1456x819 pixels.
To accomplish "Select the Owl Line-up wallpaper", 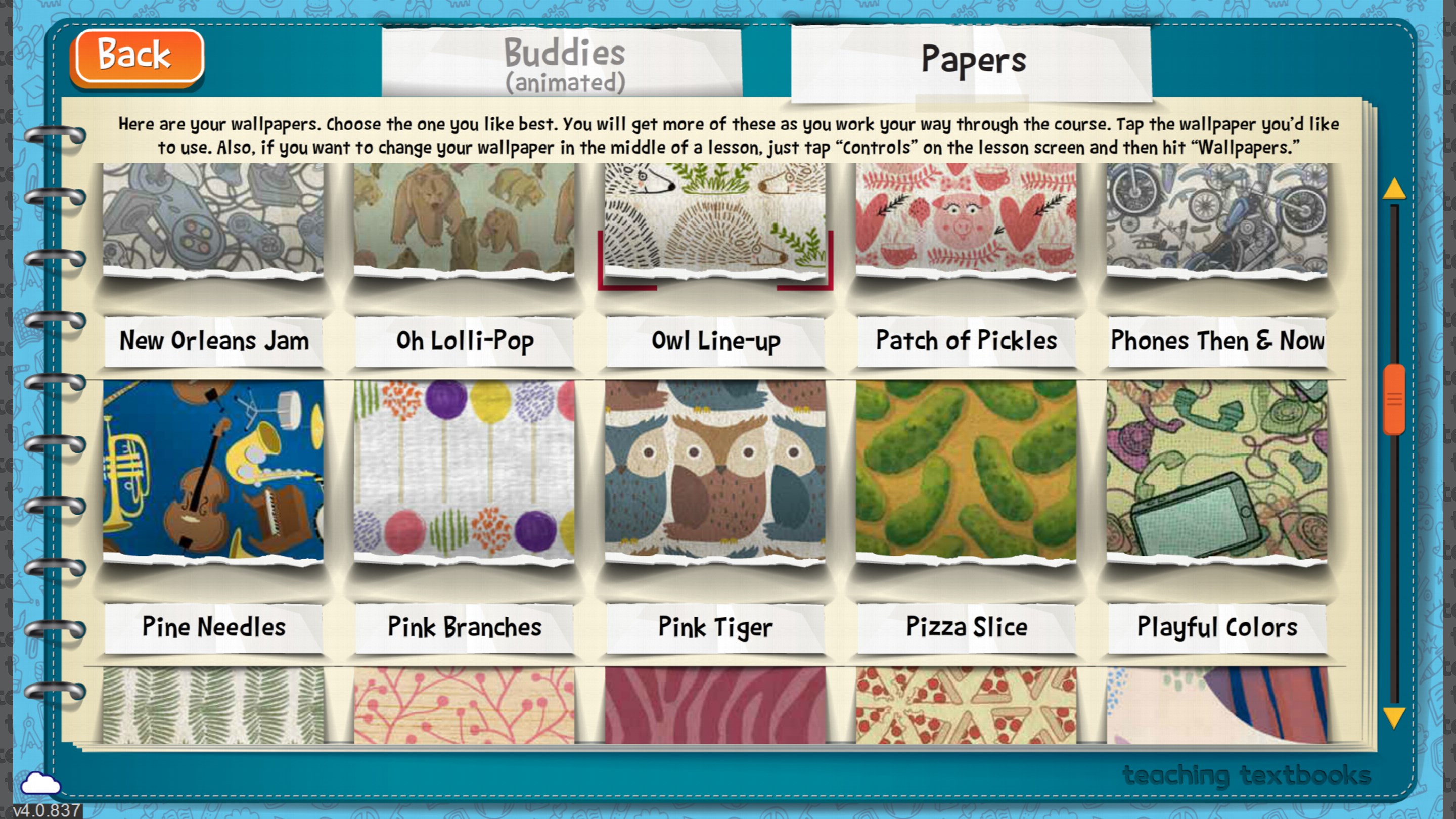I will click(715, 226).
